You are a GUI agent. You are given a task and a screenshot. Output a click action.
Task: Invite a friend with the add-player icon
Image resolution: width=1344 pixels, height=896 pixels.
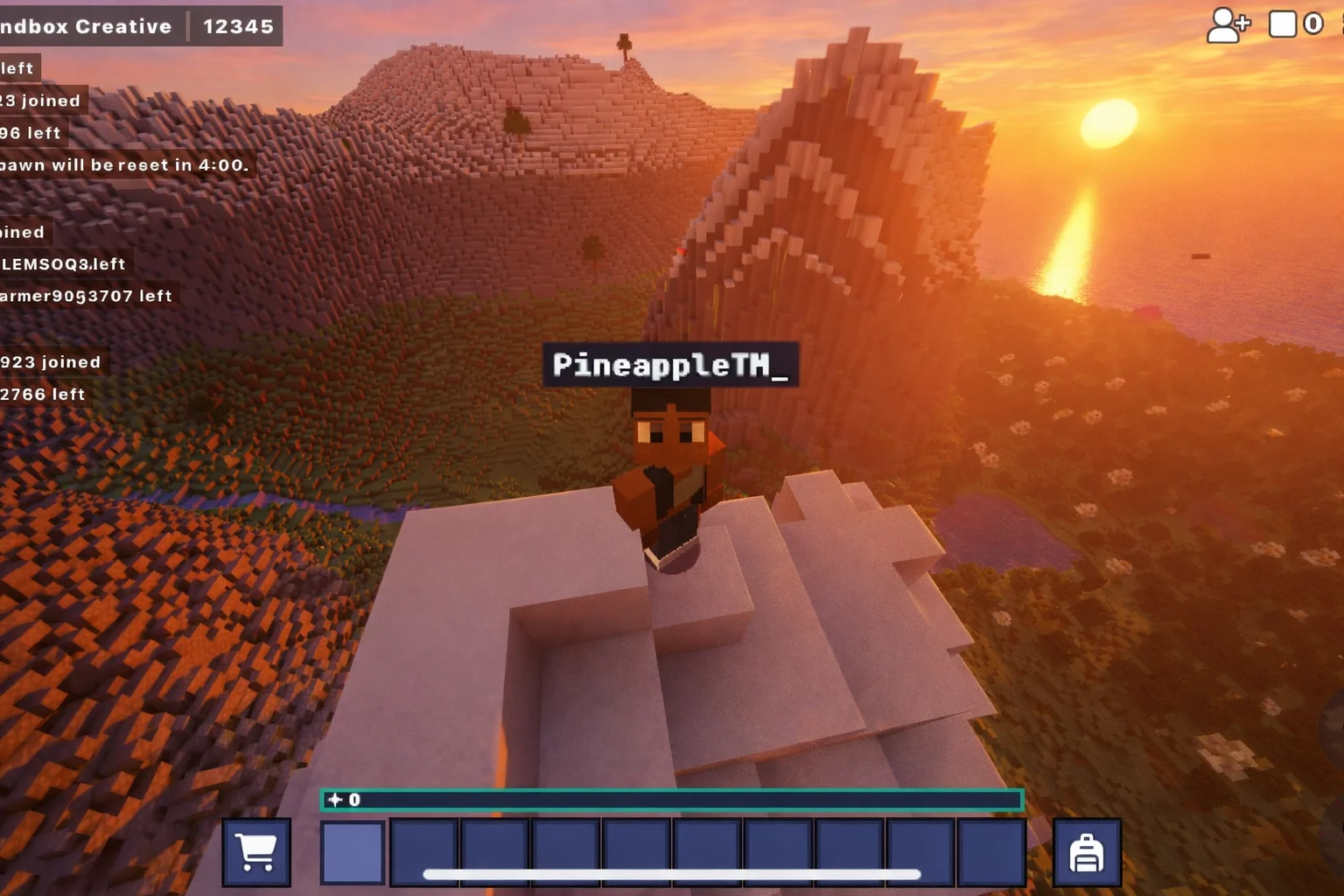tap(1228, 25)
